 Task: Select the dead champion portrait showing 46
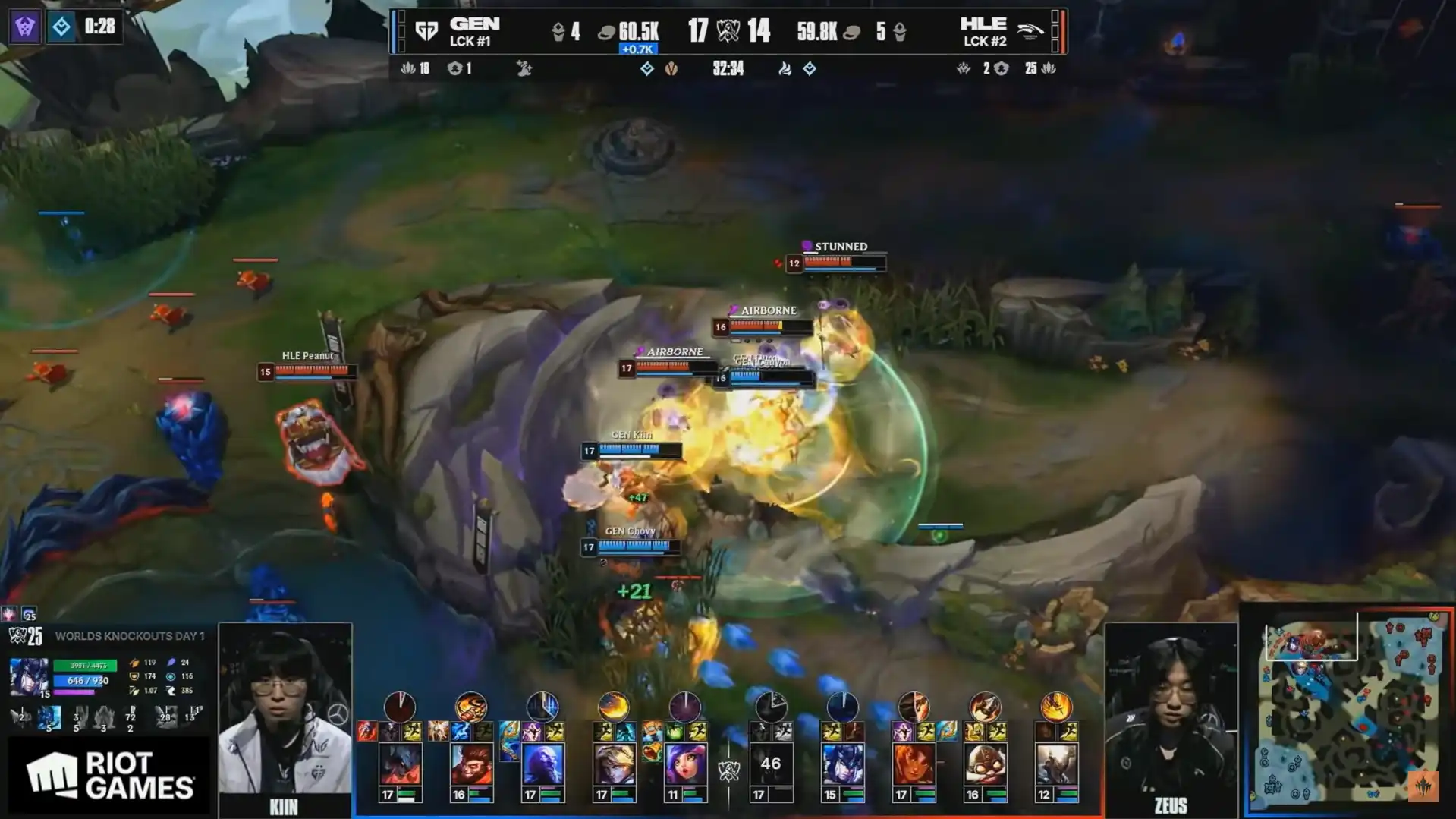(x=771, y=764)
